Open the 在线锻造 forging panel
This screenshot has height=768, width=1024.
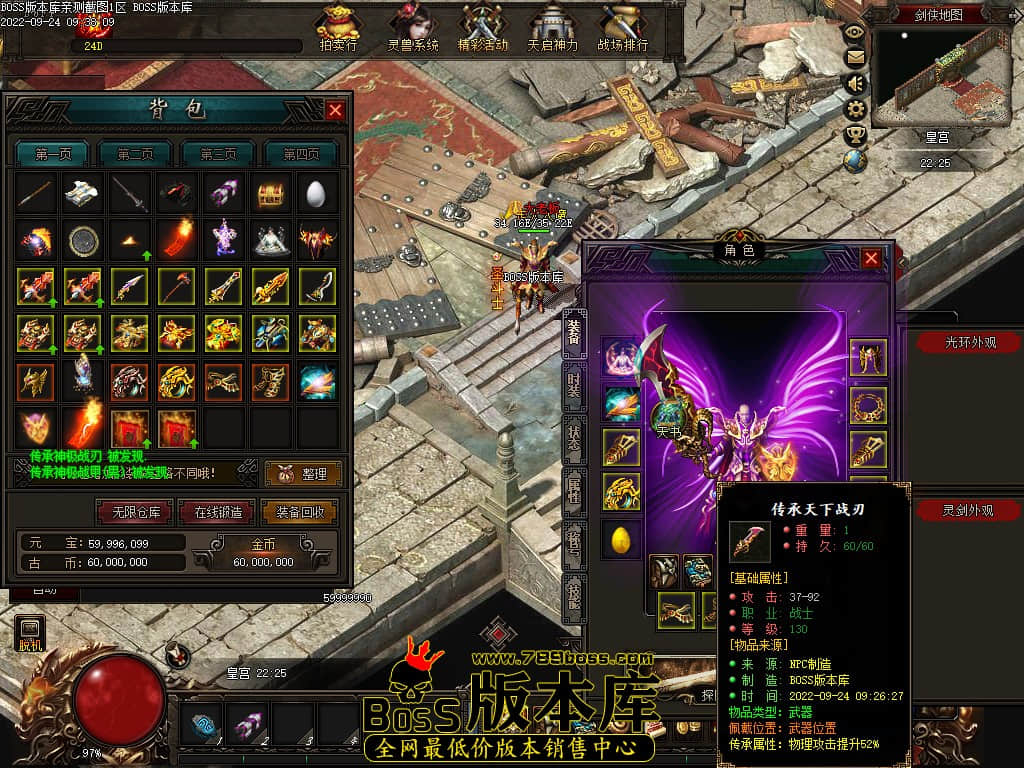coord(218,512)
